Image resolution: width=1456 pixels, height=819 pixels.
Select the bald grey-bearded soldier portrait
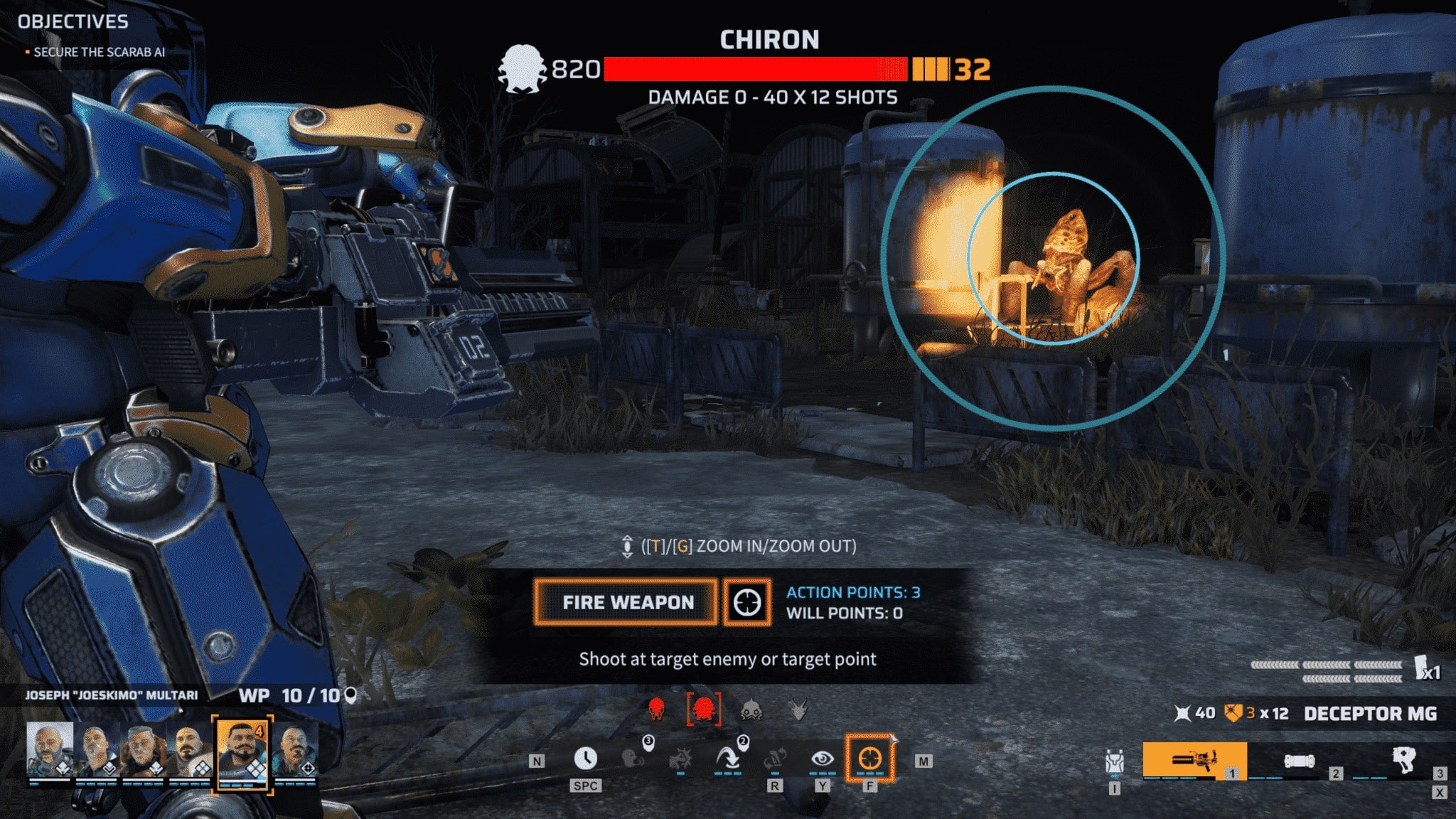tap(50, 749)
